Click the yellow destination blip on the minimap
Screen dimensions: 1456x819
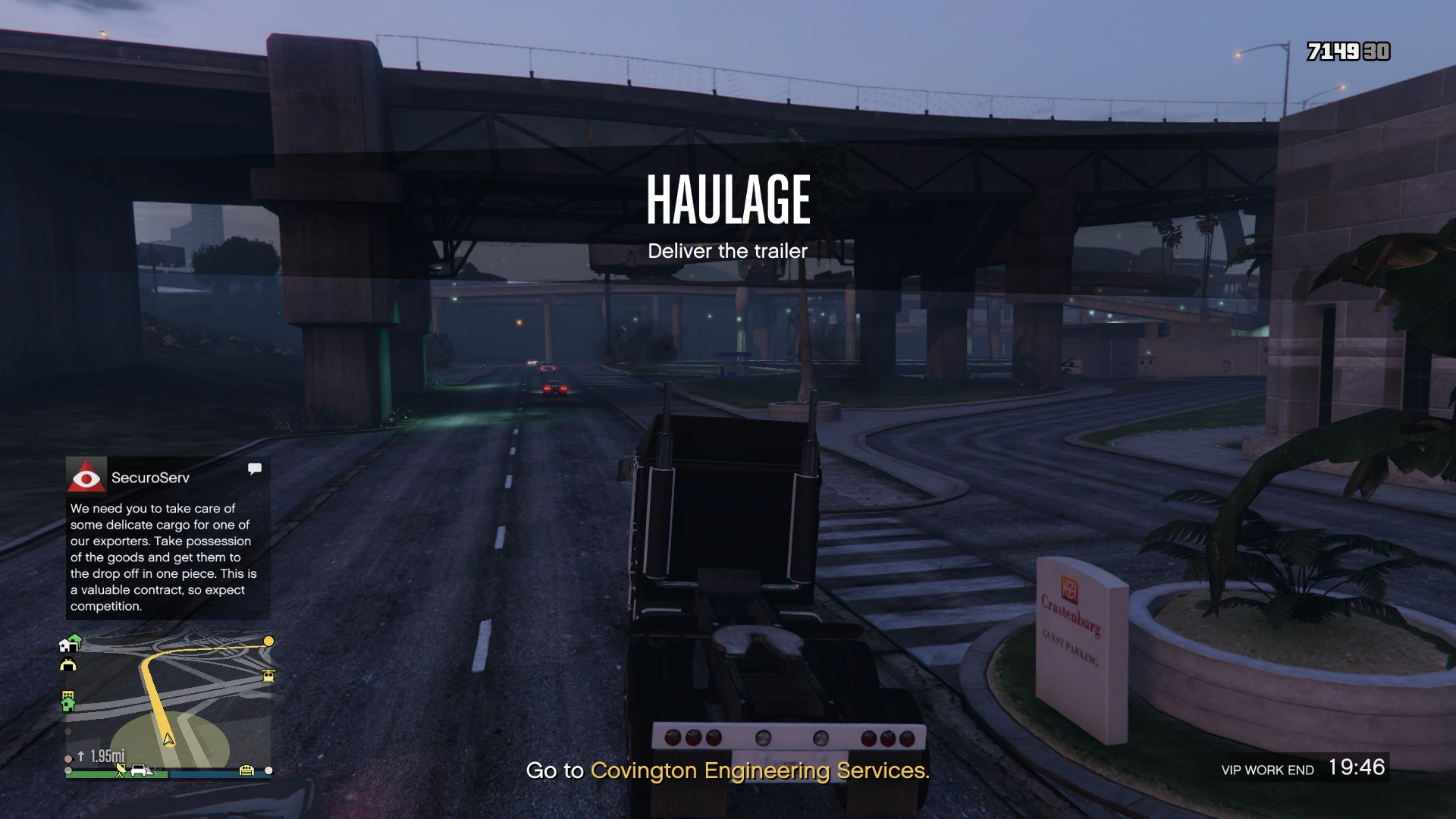[x=268, y=642]
